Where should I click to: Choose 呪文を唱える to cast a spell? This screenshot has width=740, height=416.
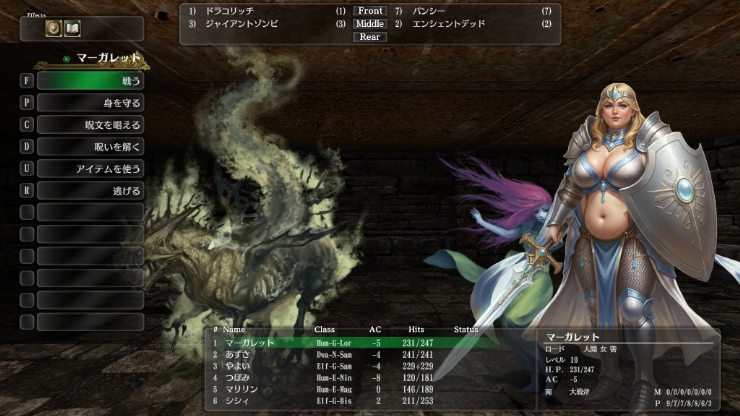click(90, 125)
